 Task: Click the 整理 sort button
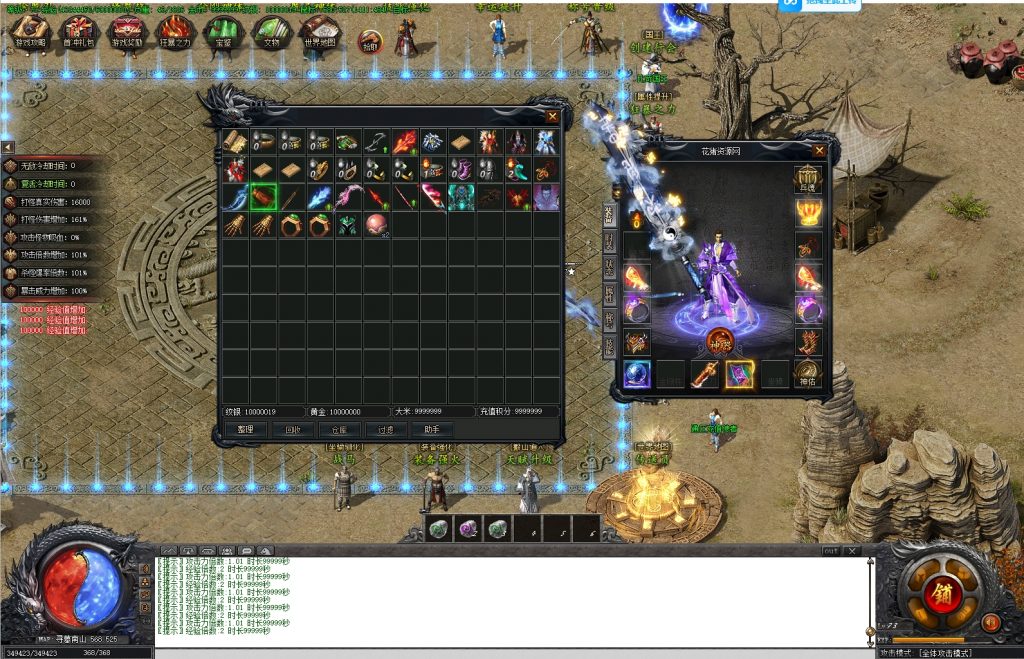[x=245, y=429]
